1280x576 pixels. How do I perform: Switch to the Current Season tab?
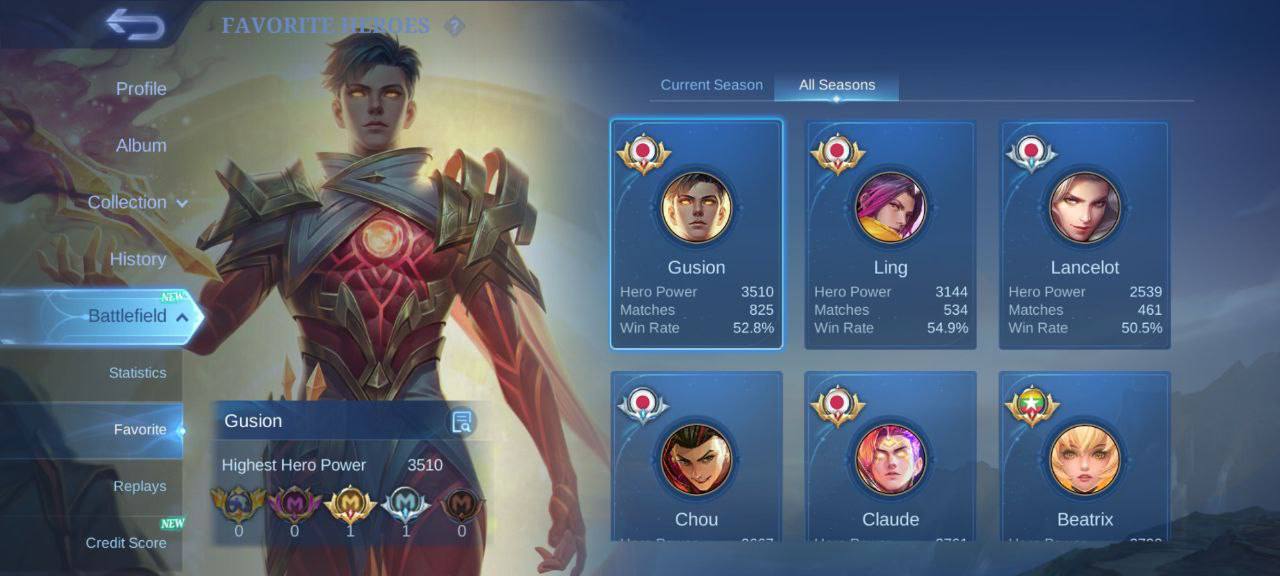pos(711,85)
